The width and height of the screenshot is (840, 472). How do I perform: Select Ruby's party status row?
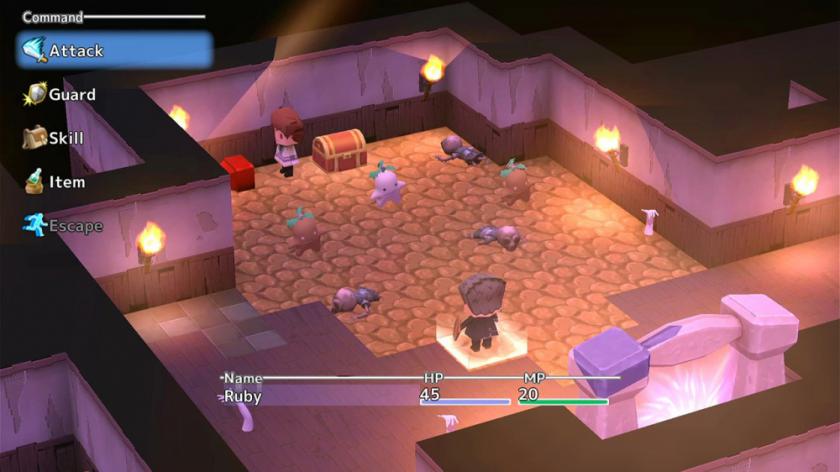pyautogui.click(x=415, y=395)
